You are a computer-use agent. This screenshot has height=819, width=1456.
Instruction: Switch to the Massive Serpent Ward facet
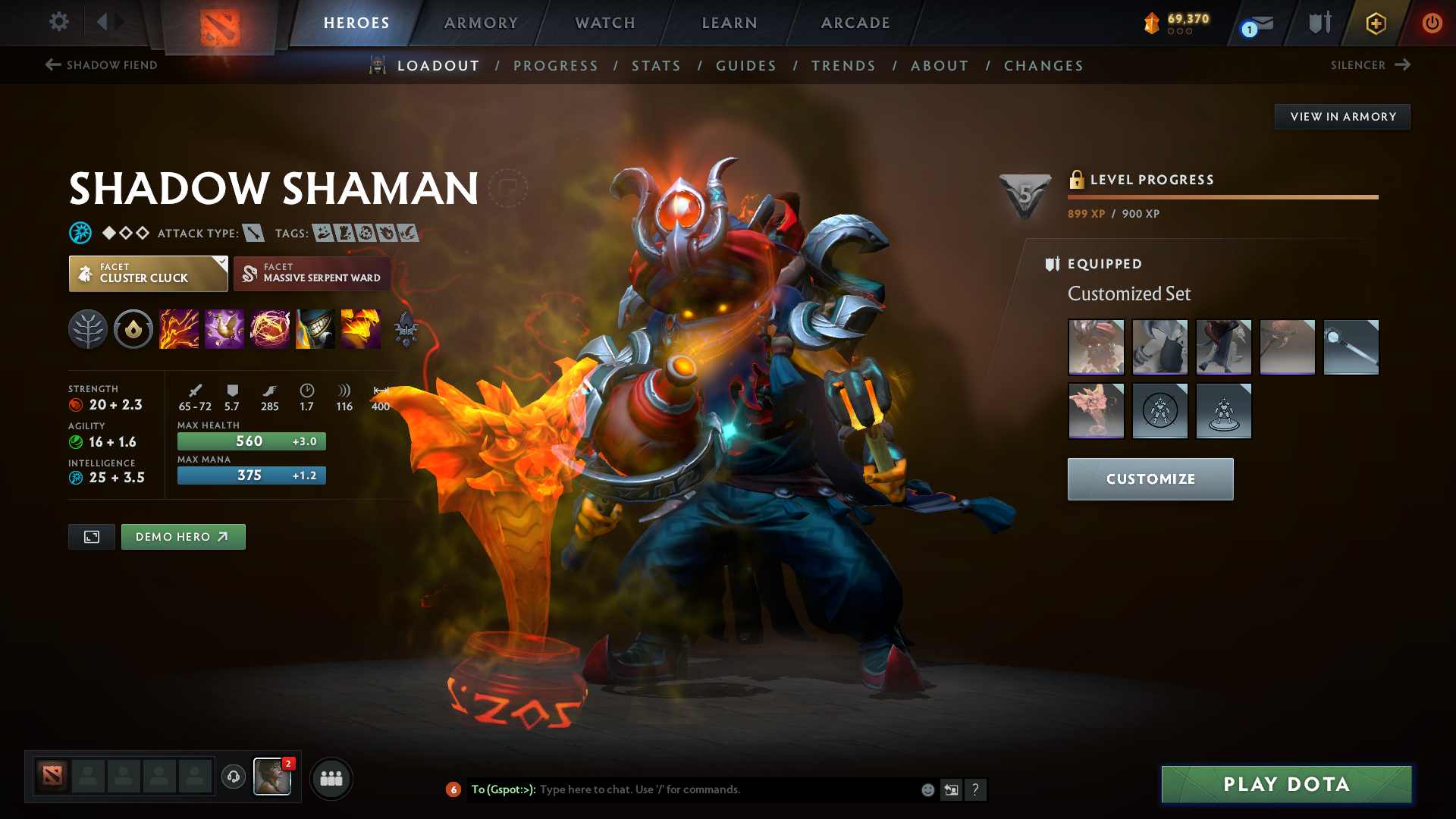pos(312,273)
